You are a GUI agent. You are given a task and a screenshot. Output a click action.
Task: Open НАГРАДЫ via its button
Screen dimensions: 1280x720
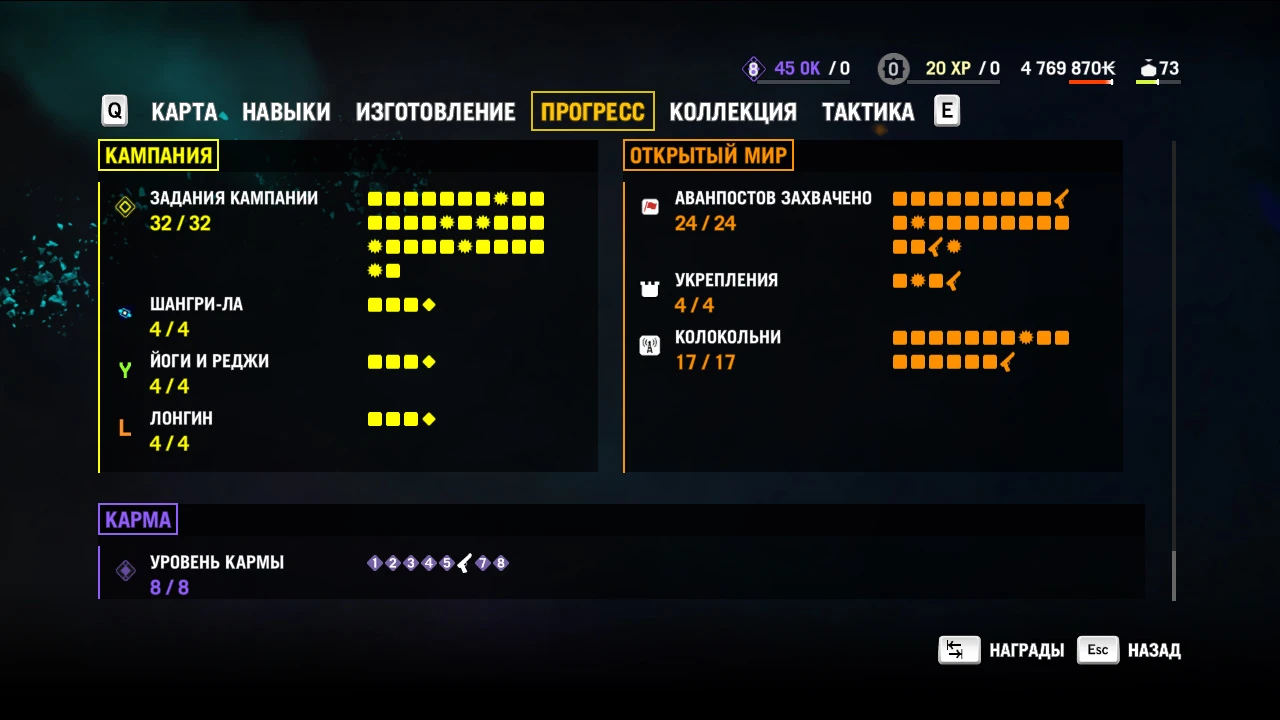(x=1025, y=650)
